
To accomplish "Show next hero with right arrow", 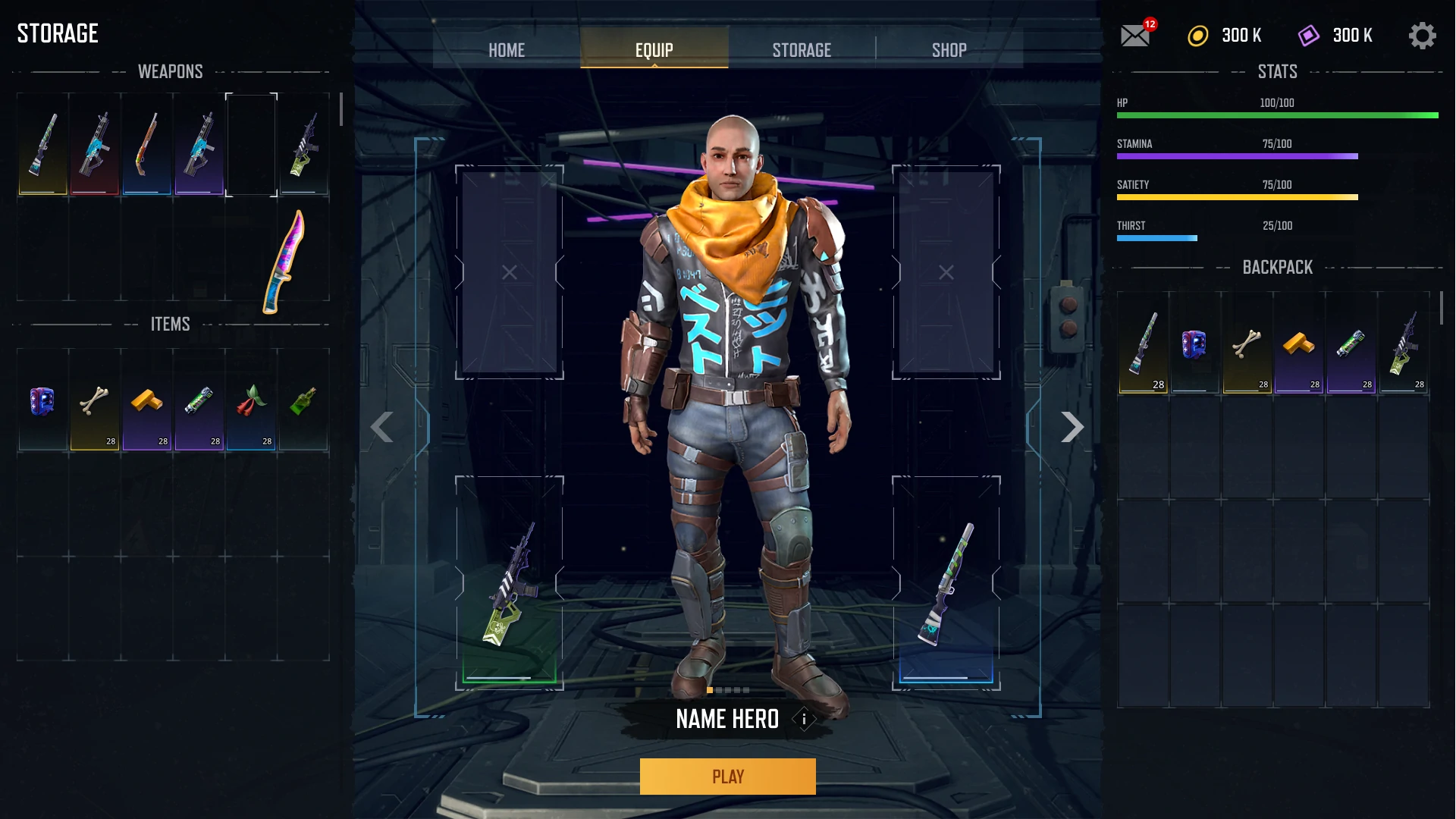I will tap(1072, 427).
